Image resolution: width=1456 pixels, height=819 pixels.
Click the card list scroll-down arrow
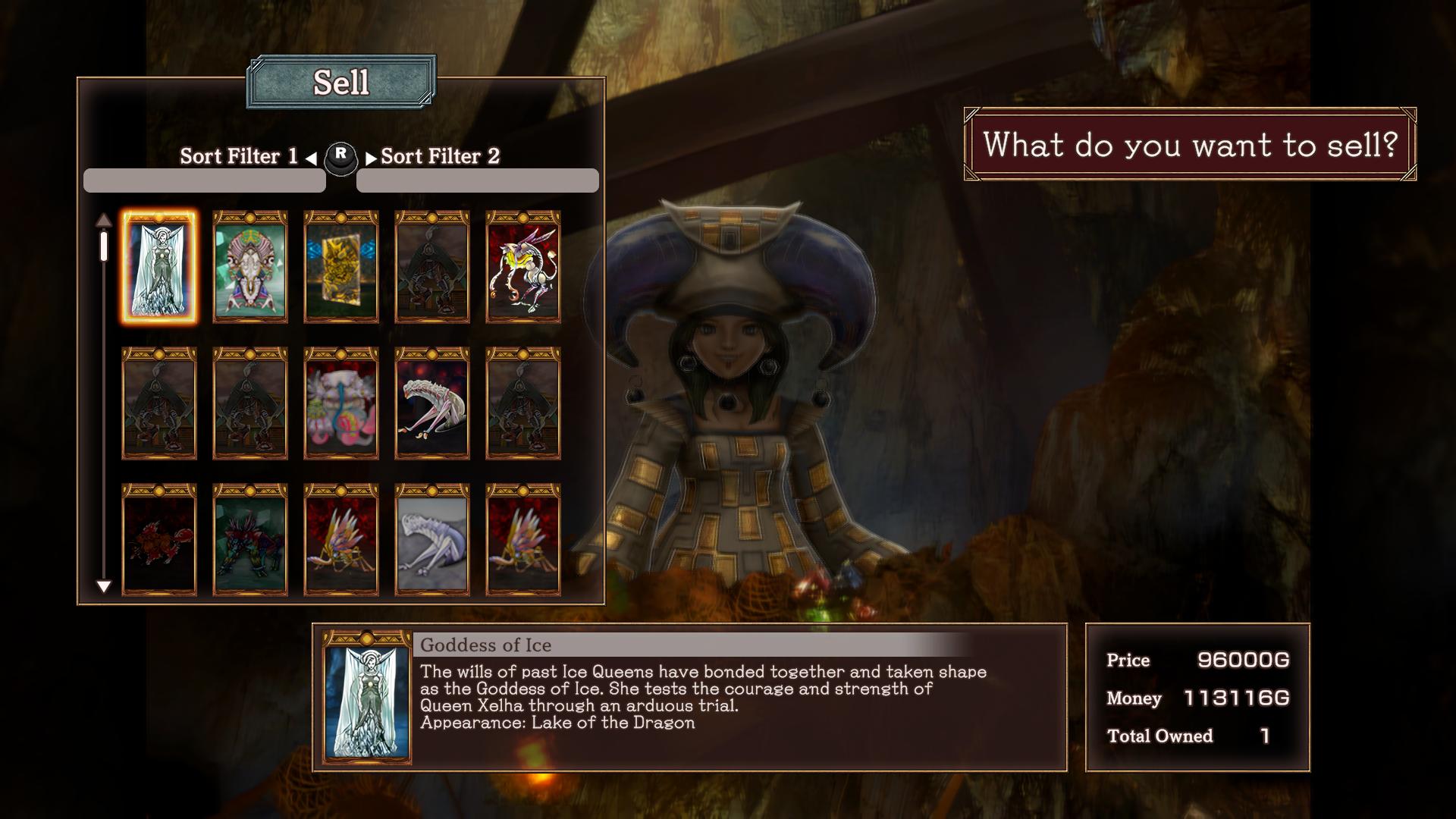(104, 586)
